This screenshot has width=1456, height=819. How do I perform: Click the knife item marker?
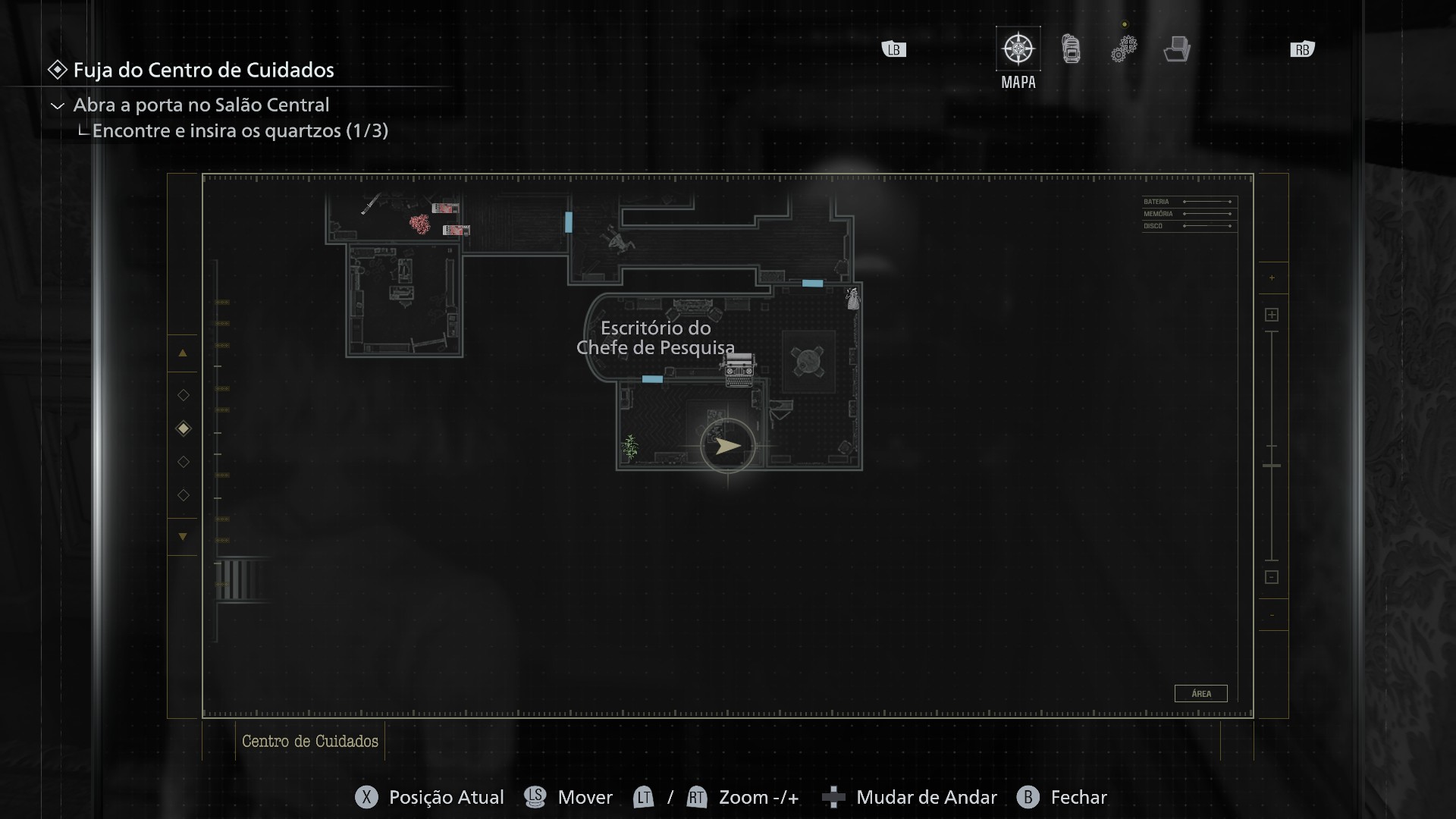[x=371, y=205]
